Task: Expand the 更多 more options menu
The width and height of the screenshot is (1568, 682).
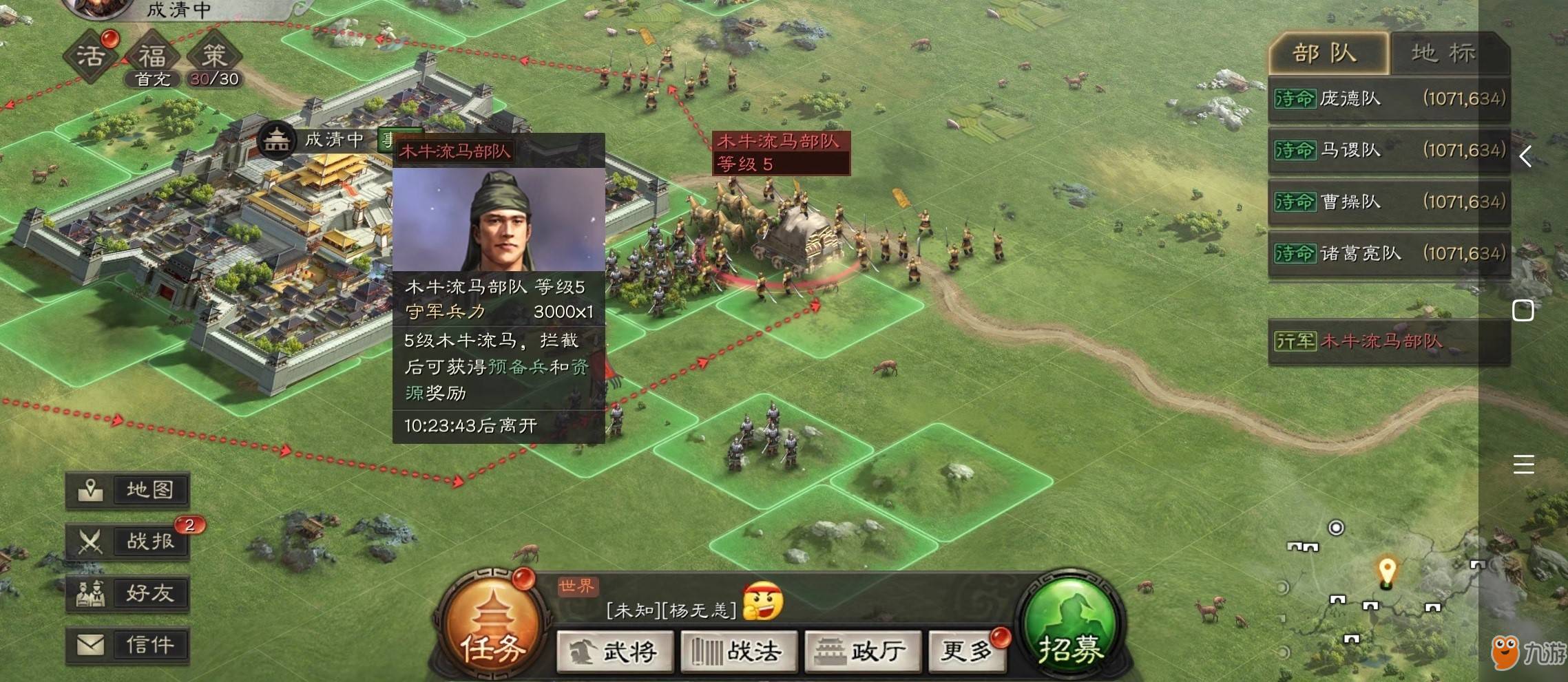Action: coord(967,650)
